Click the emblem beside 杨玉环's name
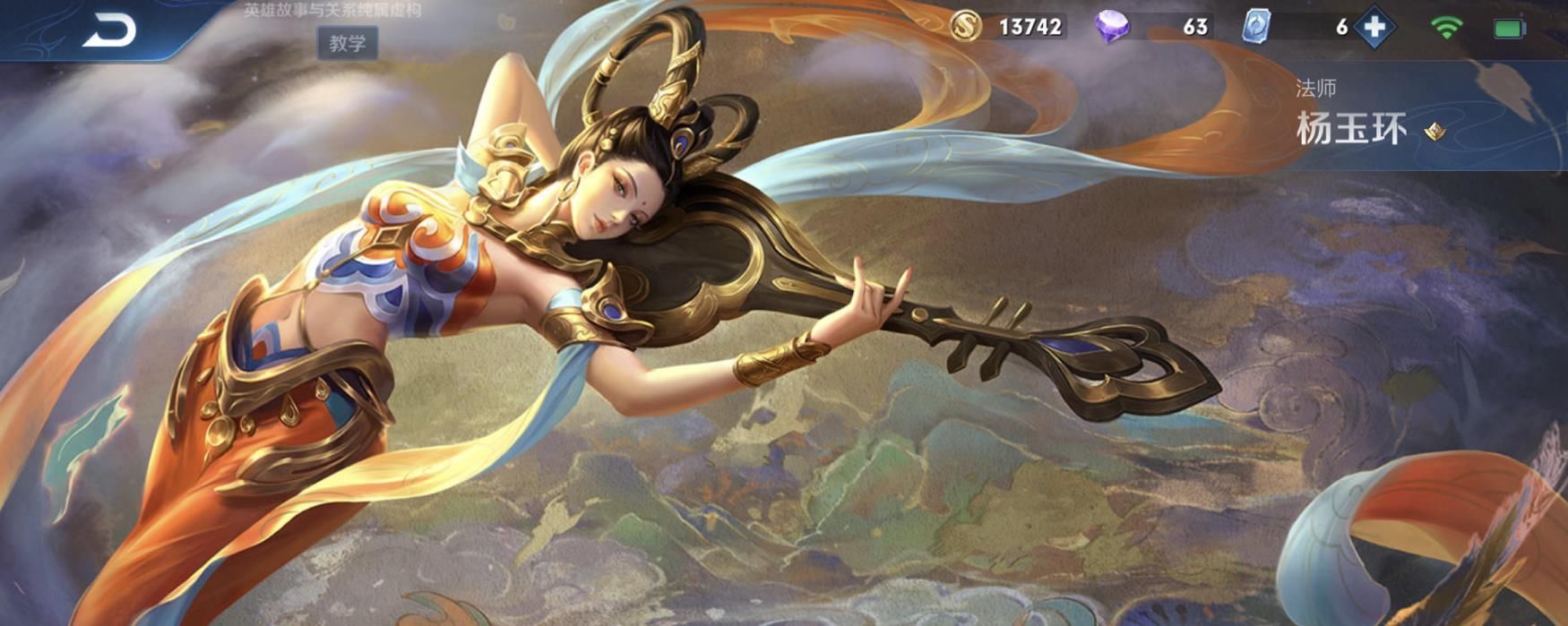1568x626 pixels. pos(1435,132)
